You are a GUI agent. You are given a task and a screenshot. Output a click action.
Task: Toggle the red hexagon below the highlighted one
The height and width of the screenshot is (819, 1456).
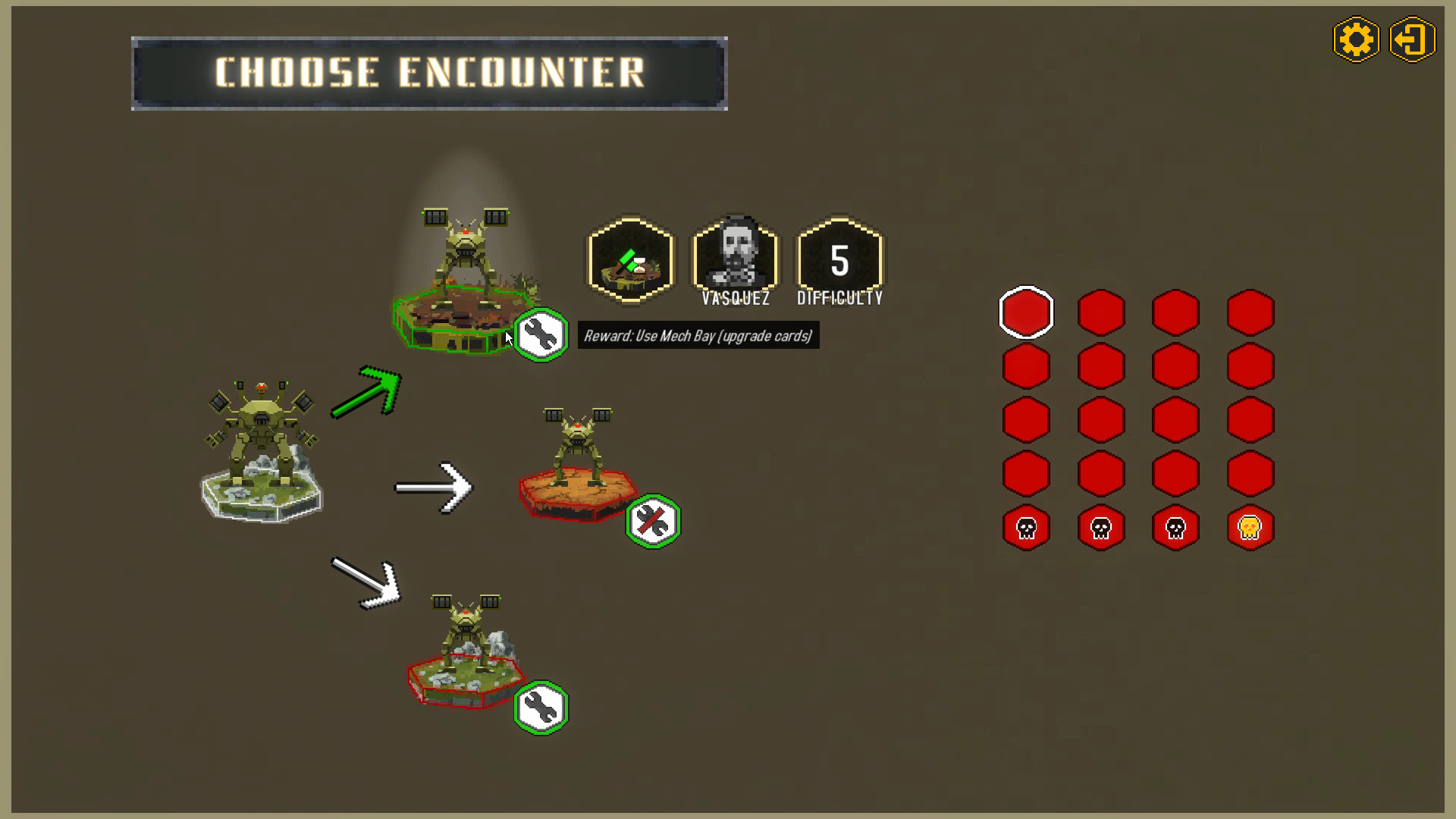tap(1025, 366)
